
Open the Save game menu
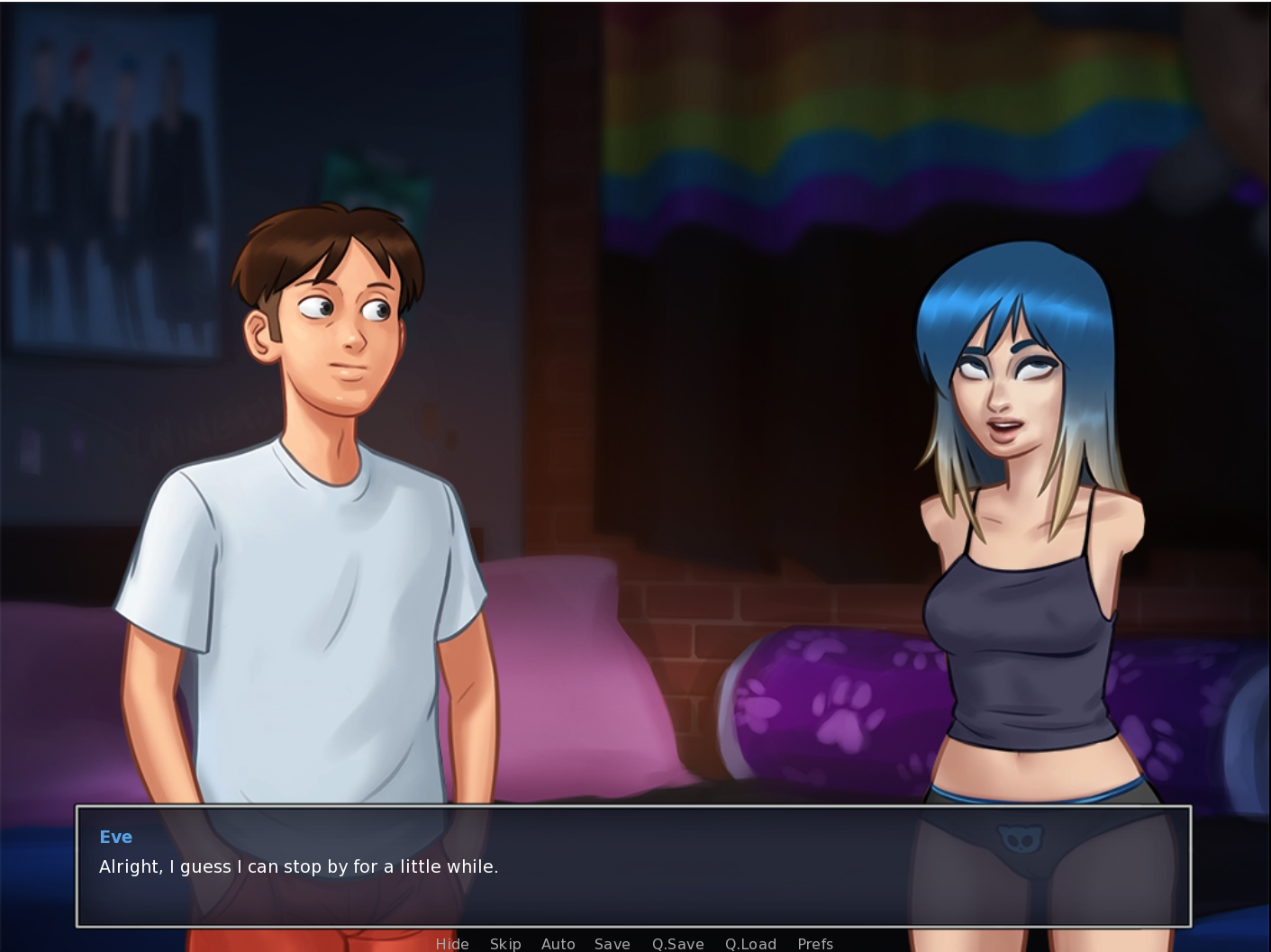coord(612,943)
